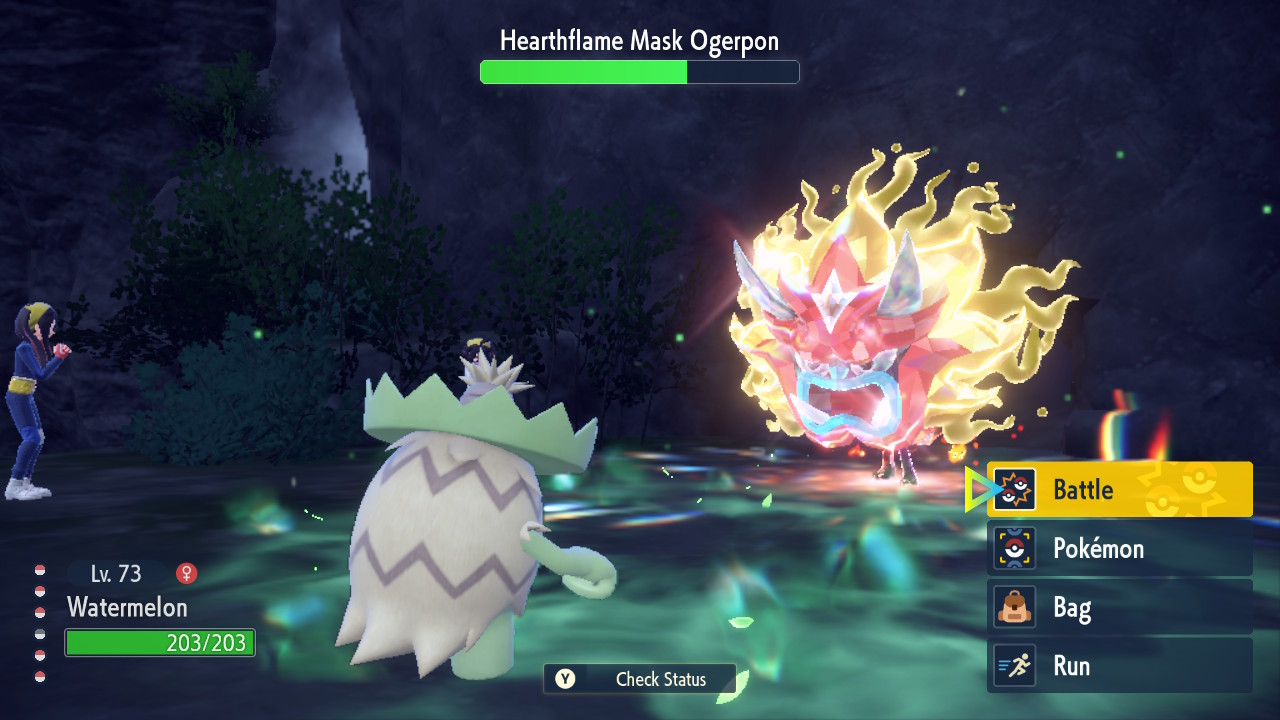Open the Pokémon party menu
1280x720 pixels.
pyautogui.click(x=1119, y=548)
